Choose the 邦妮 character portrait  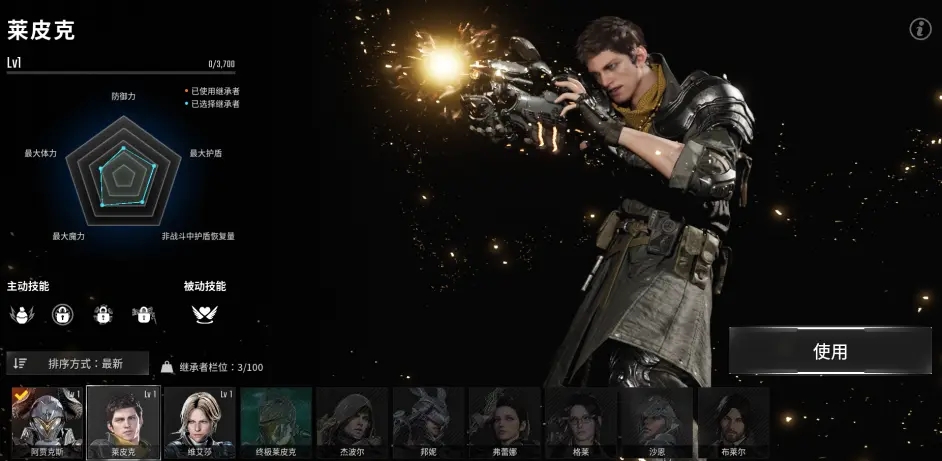click(x=428, y=422)
